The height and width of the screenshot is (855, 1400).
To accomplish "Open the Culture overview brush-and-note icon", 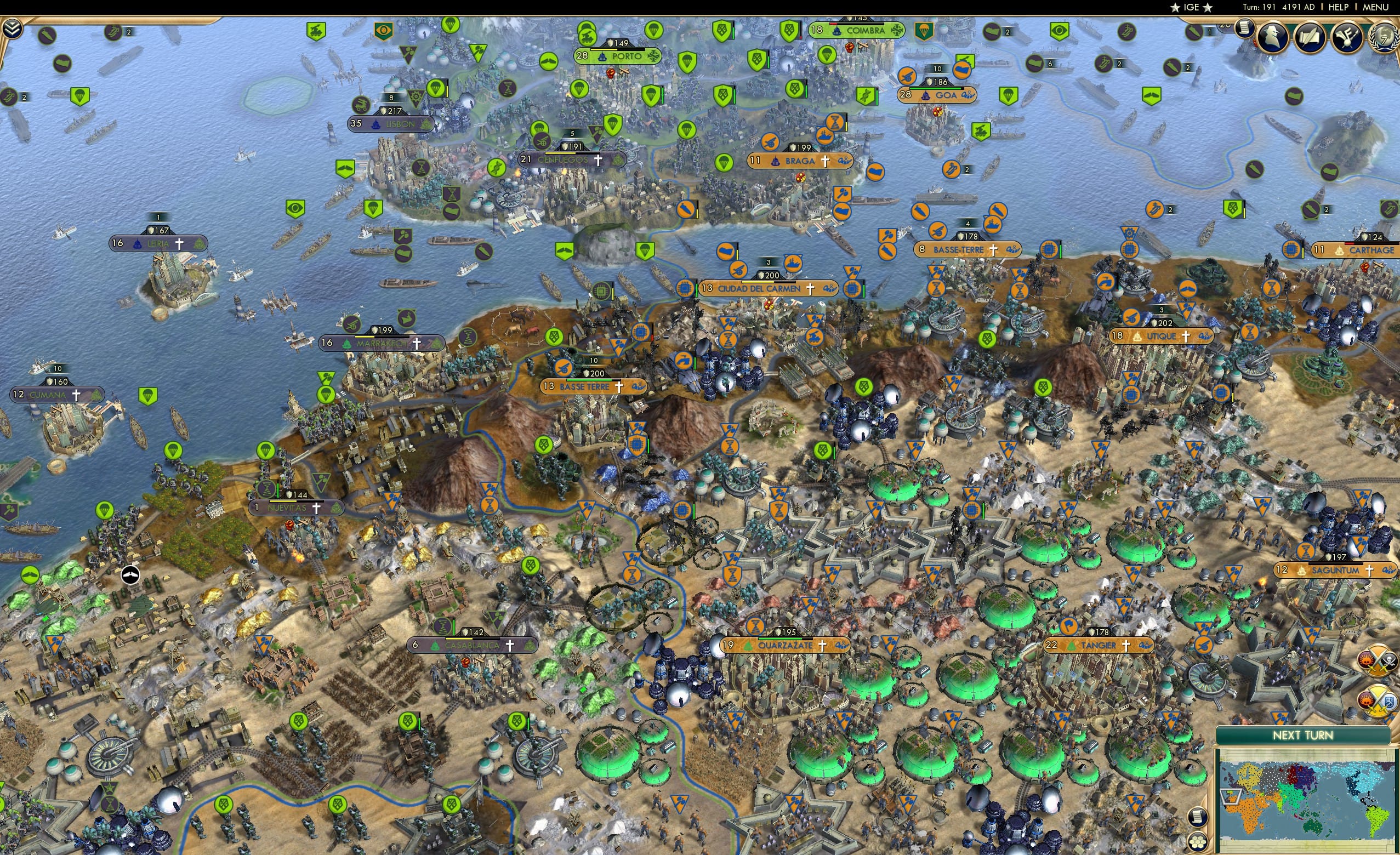I will point(1348,37).
